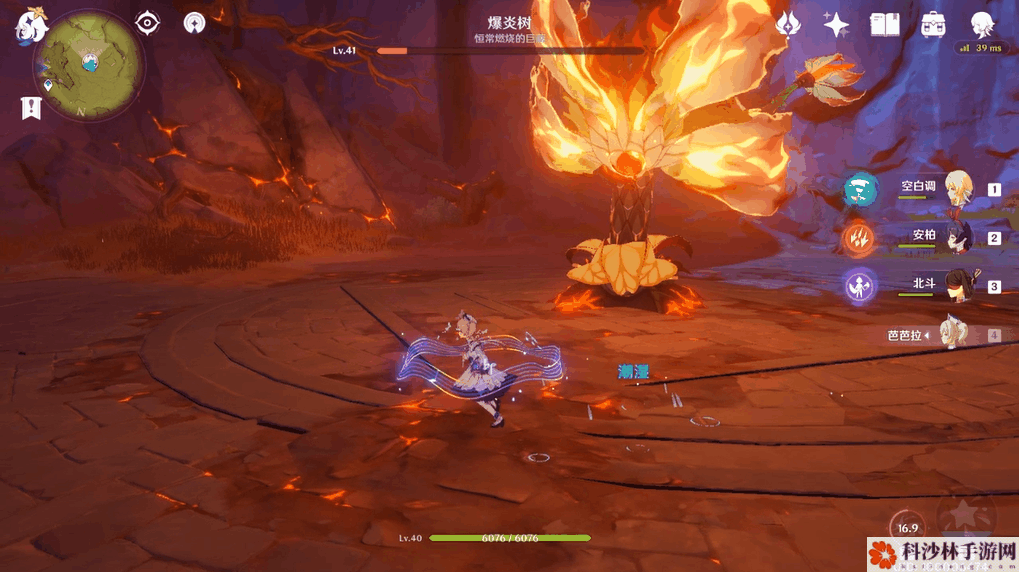The height and width of the screenshot is (572, 1019).
Task: Click the signal beacon icon beside the eye
Action: coord(195,22)
